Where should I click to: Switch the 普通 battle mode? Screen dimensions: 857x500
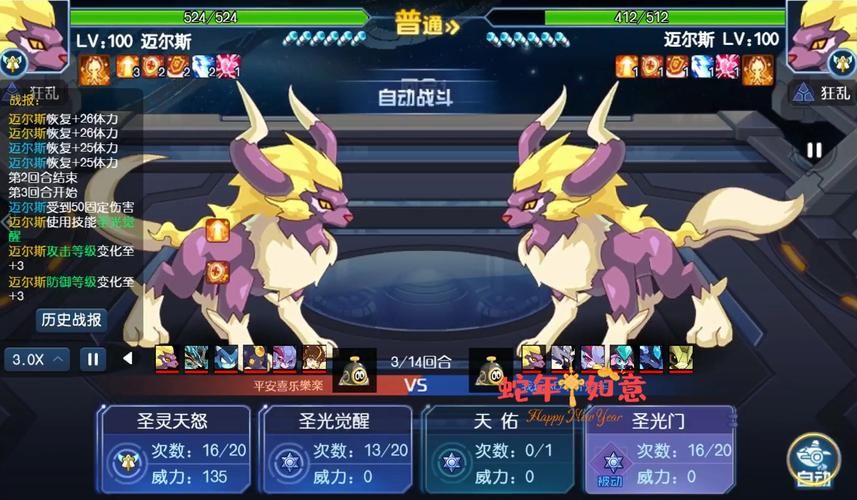coord(427,25)
